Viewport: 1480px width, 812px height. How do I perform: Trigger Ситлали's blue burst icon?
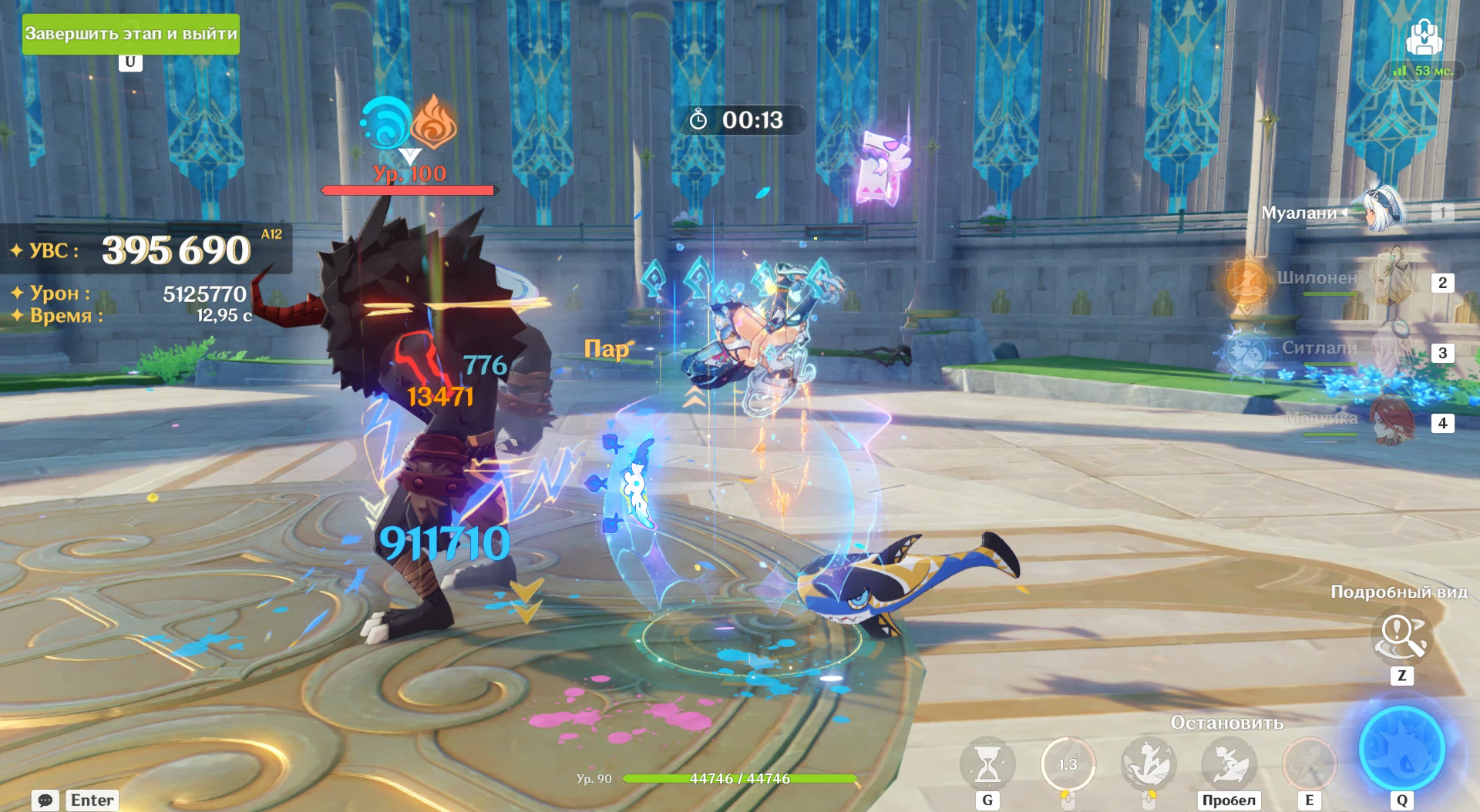tap(1243, 353)
